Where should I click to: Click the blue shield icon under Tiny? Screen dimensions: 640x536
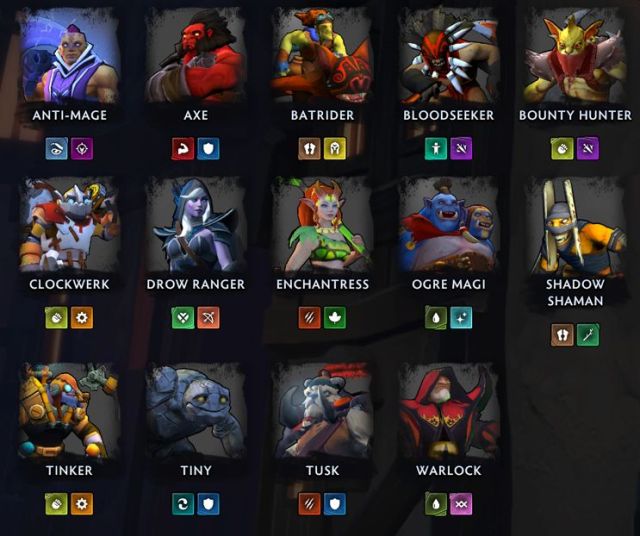(x=208, y=504)
